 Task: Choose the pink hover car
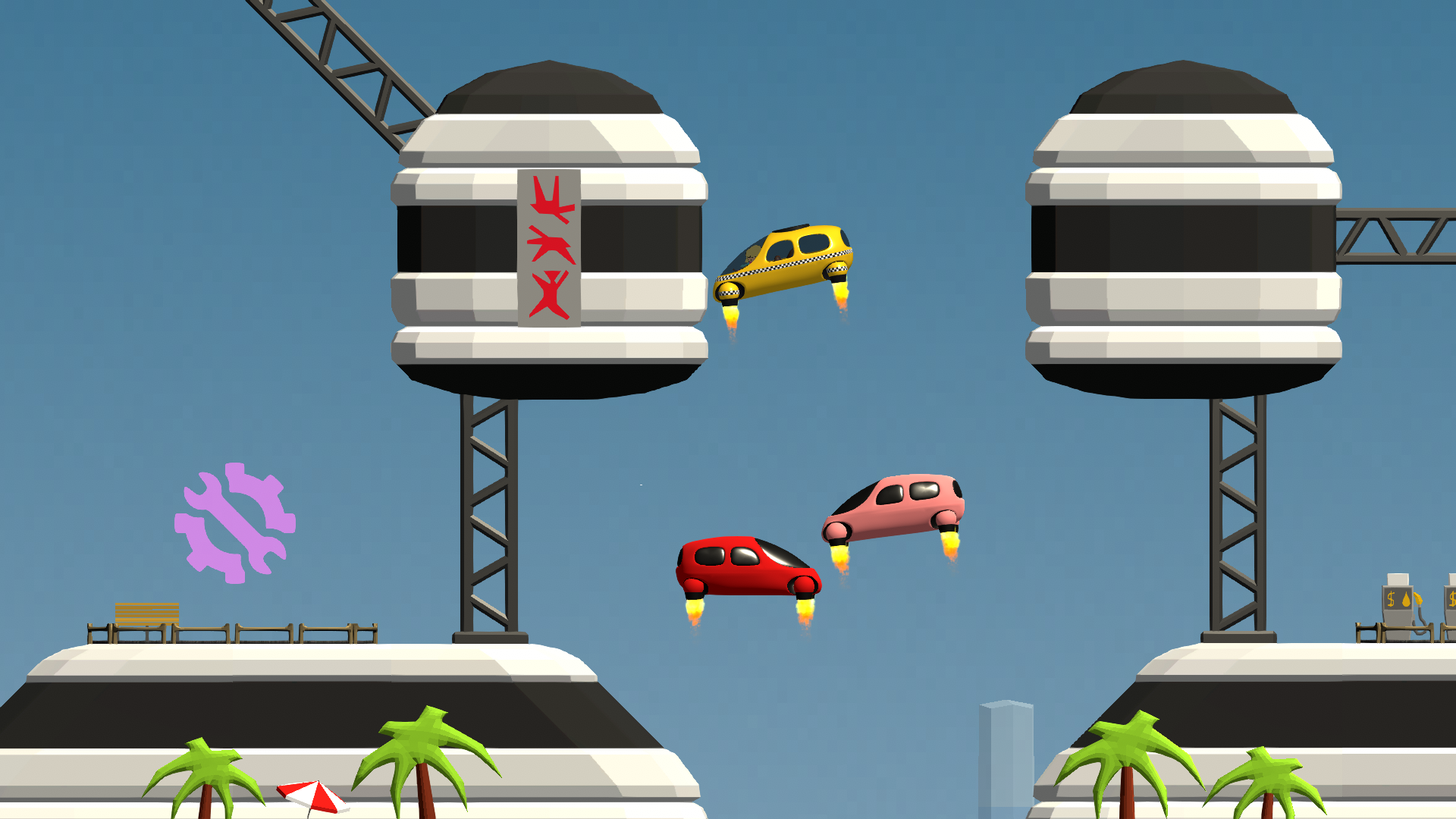click(895, 508)
